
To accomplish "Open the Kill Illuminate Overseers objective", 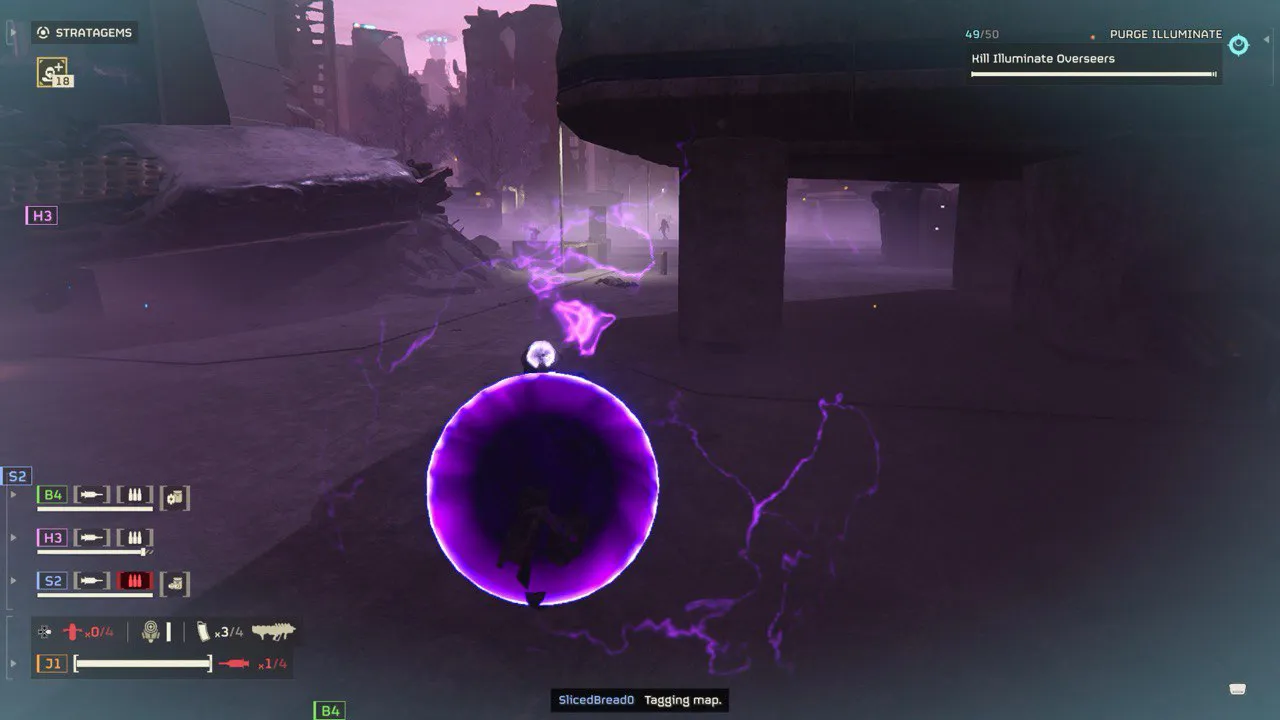I will click(1044, 58).
